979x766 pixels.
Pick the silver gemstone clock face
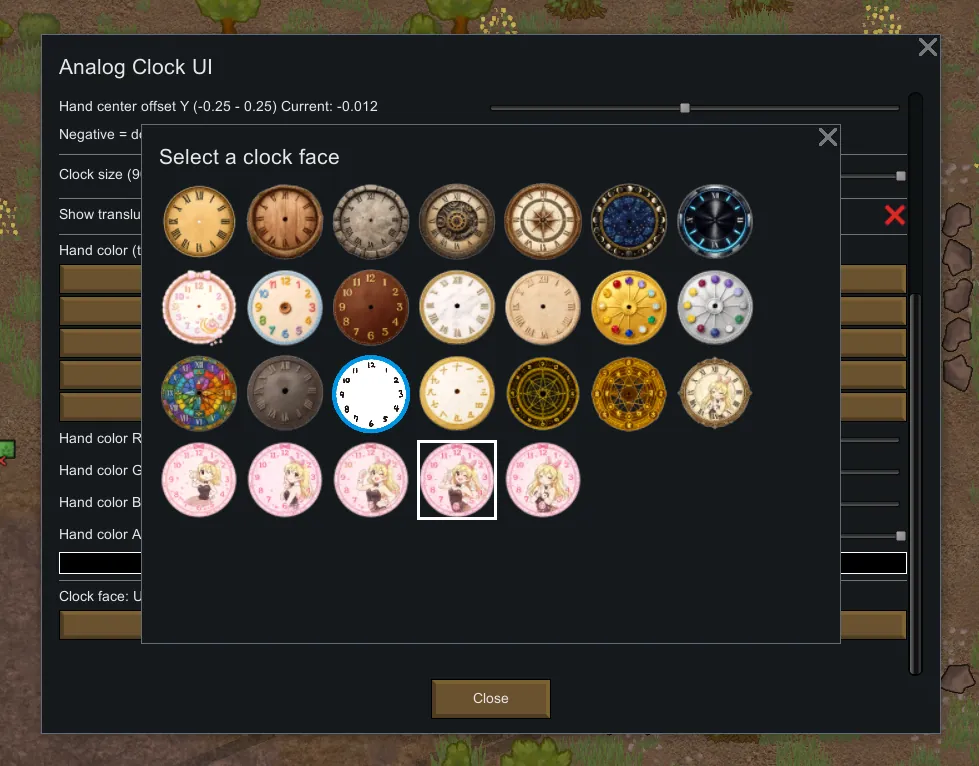pyautogui.click(x=715, y=307)
